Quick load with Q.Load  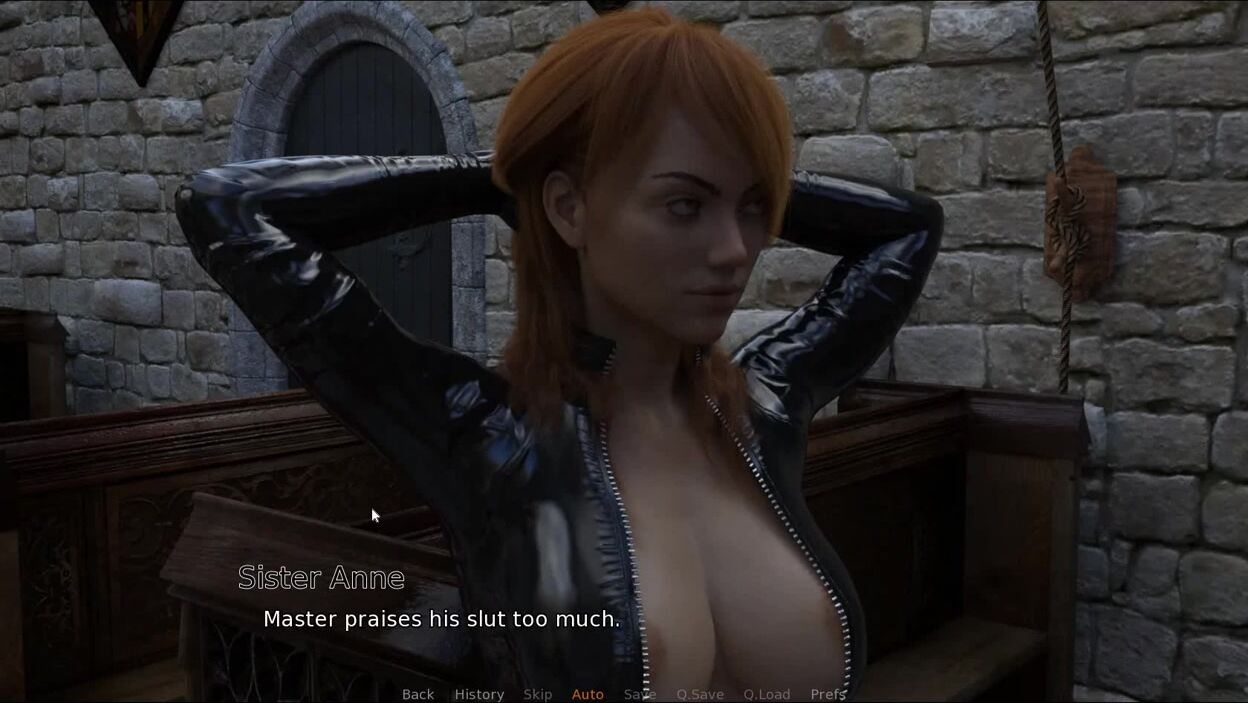(x=767, y=694)
